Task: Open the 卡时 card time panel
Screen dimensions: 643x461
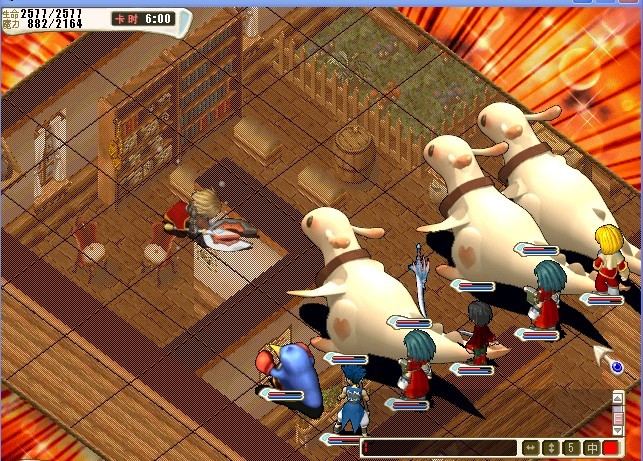Action: [142, 18]
